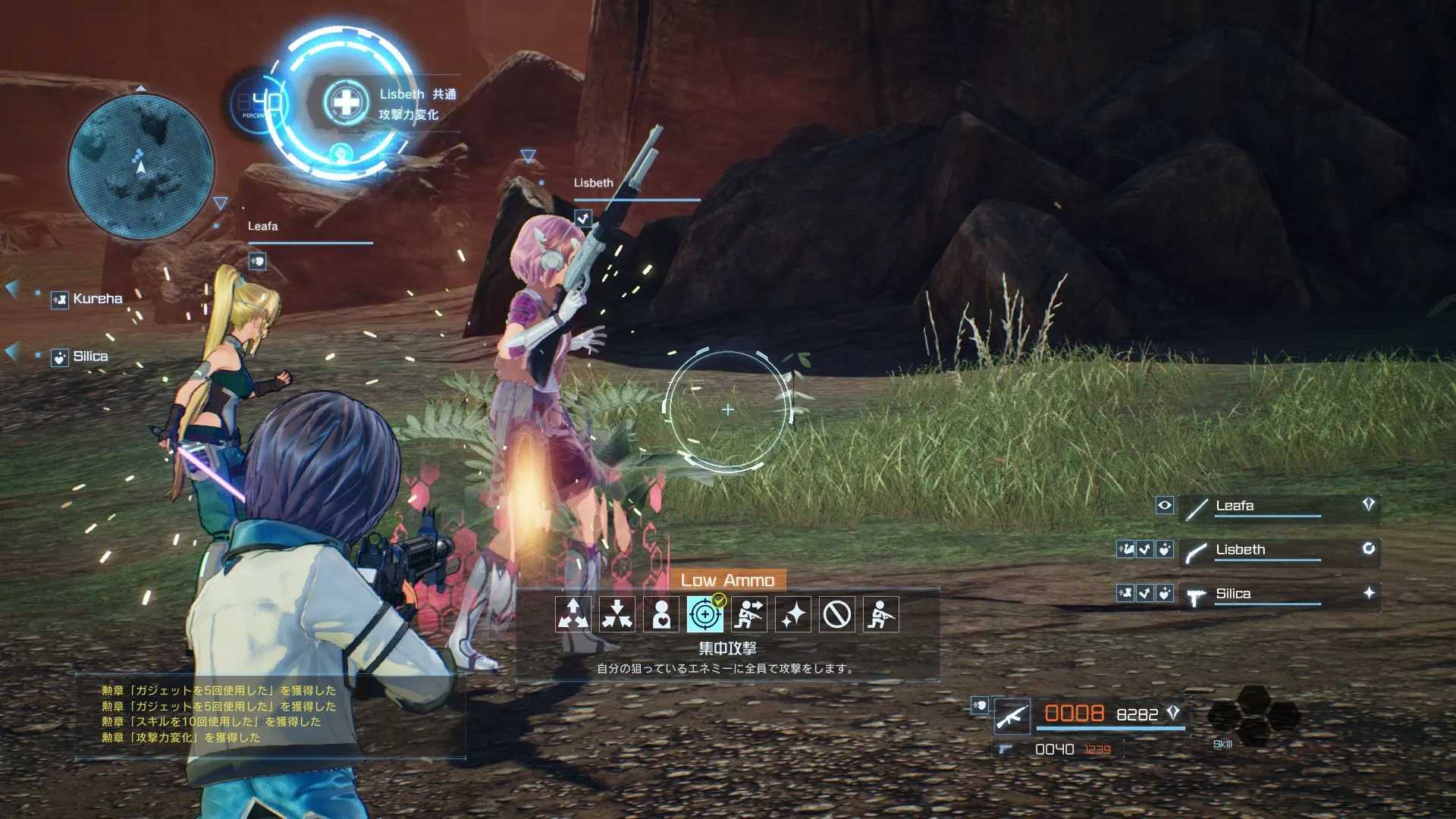Select the heal command person-with-heart icon
The width and height of the screenshot is (1456, 819).
pyautogui.click(x=661, y=616)
